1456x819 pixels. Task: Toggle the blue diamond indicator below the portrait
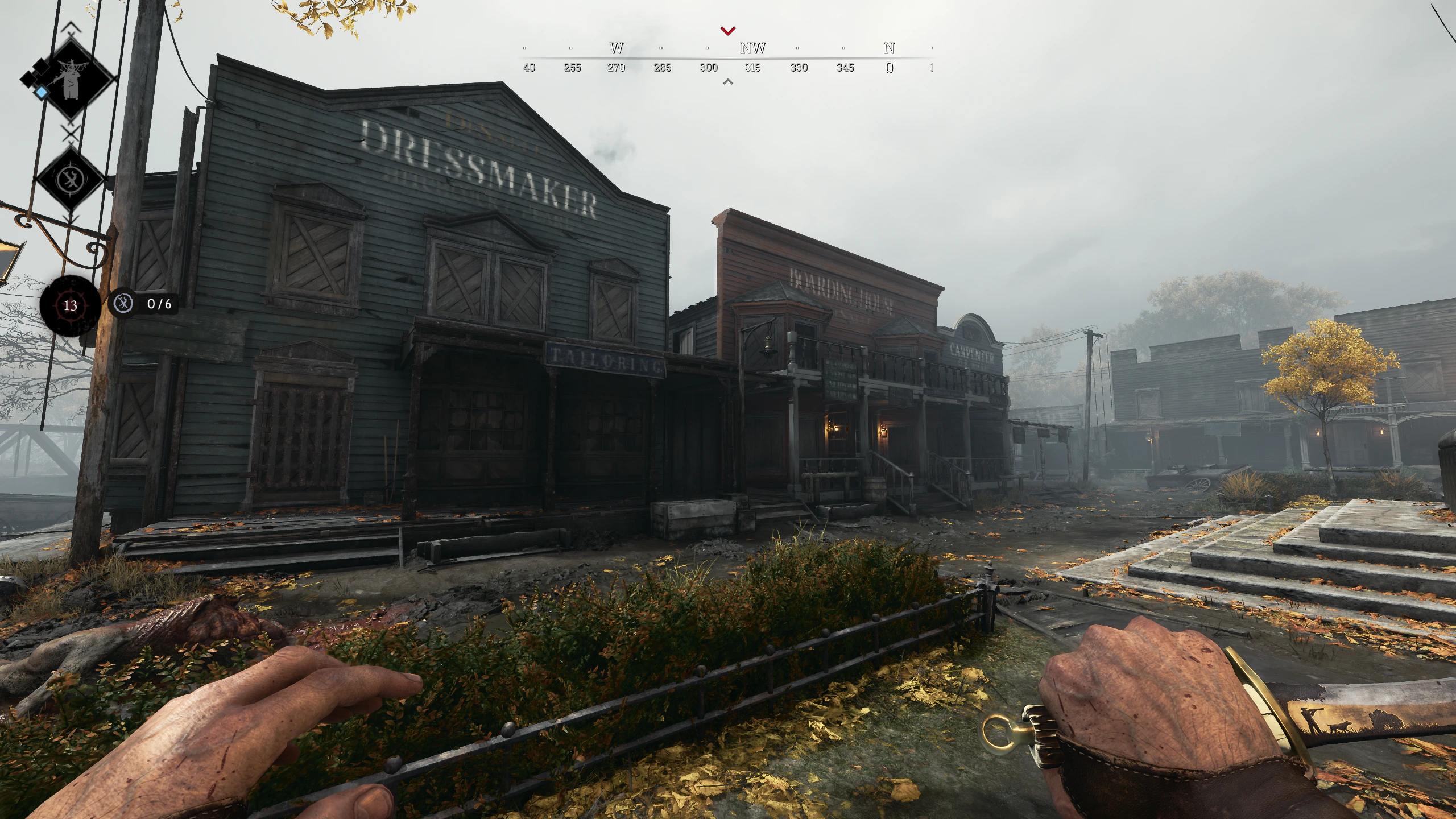43,92
